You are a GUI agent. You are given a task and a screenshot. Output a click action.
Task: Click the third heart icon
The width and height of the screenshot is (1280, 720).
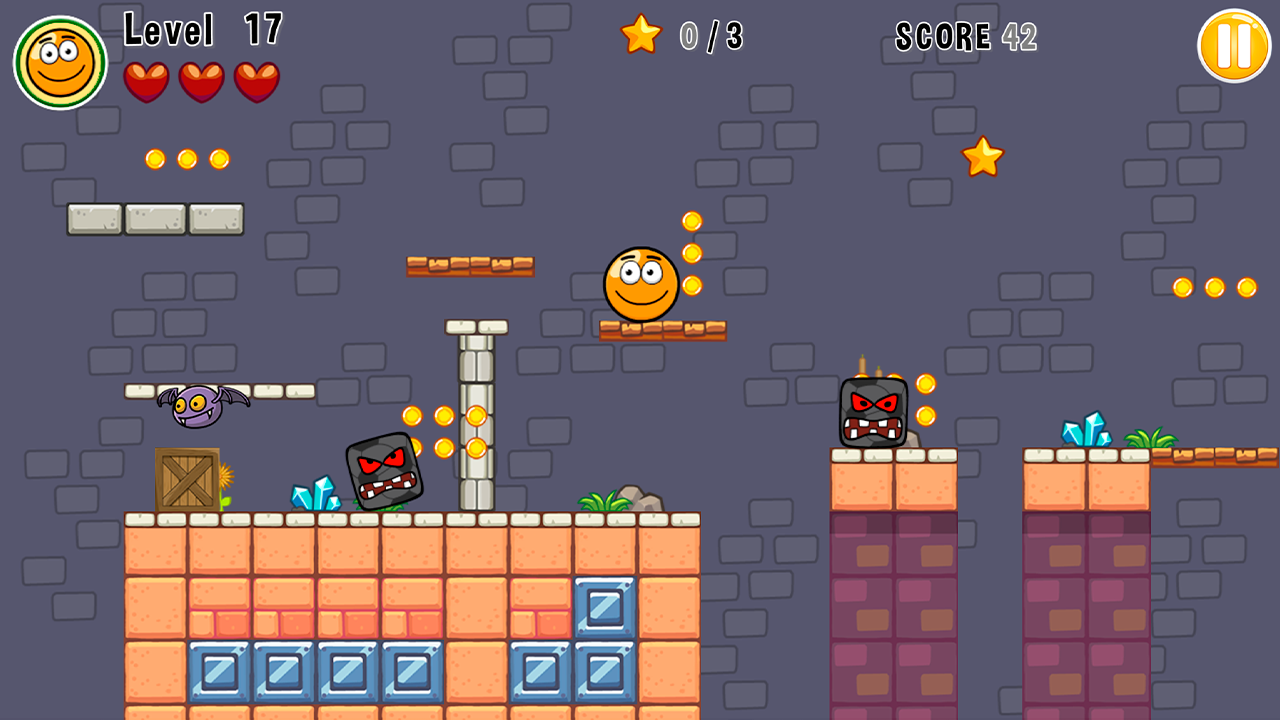pyautogui.click(x=254, y=81)
